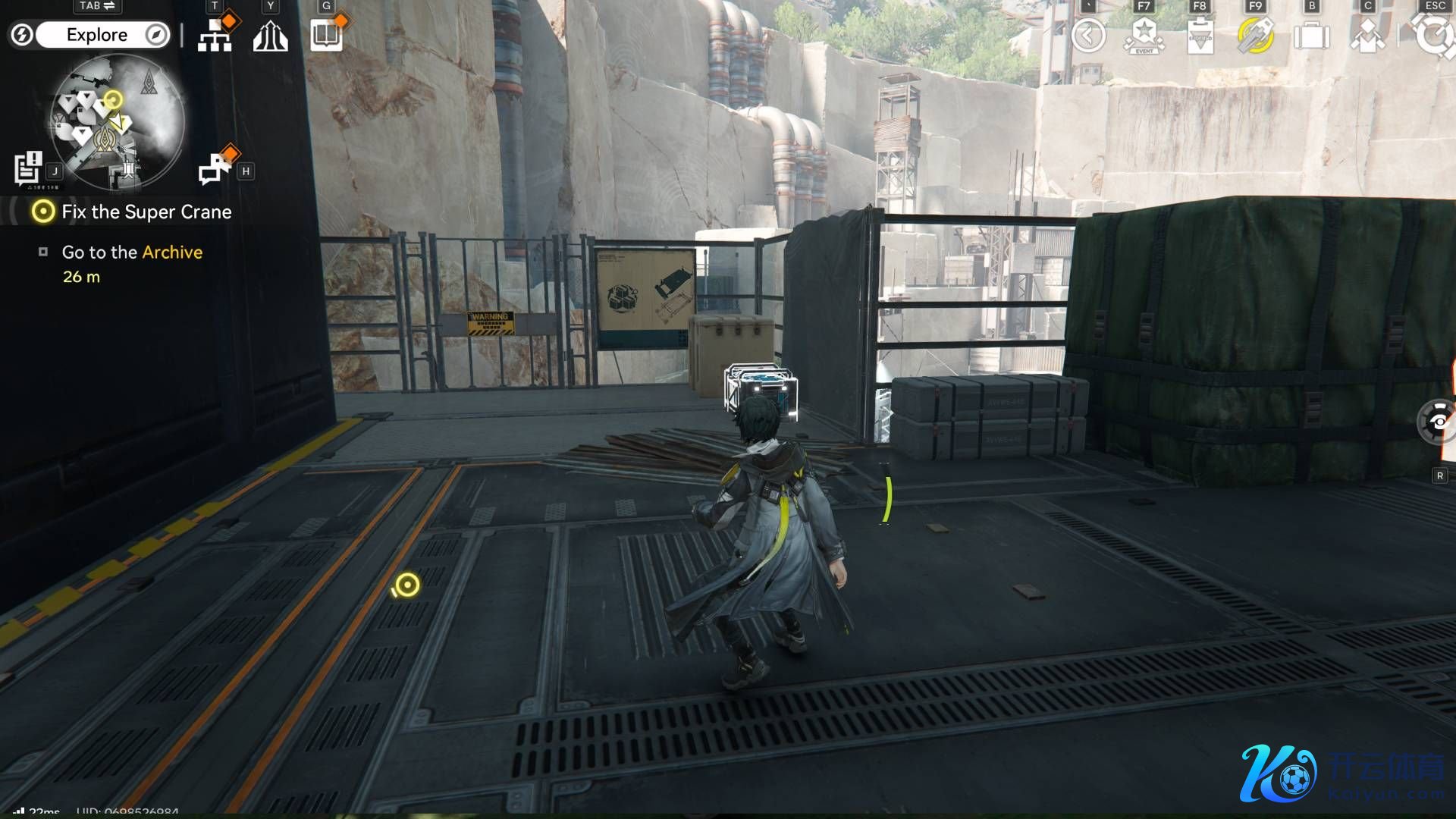
Task: Open the circular minimap
Action: pos(118,123)
